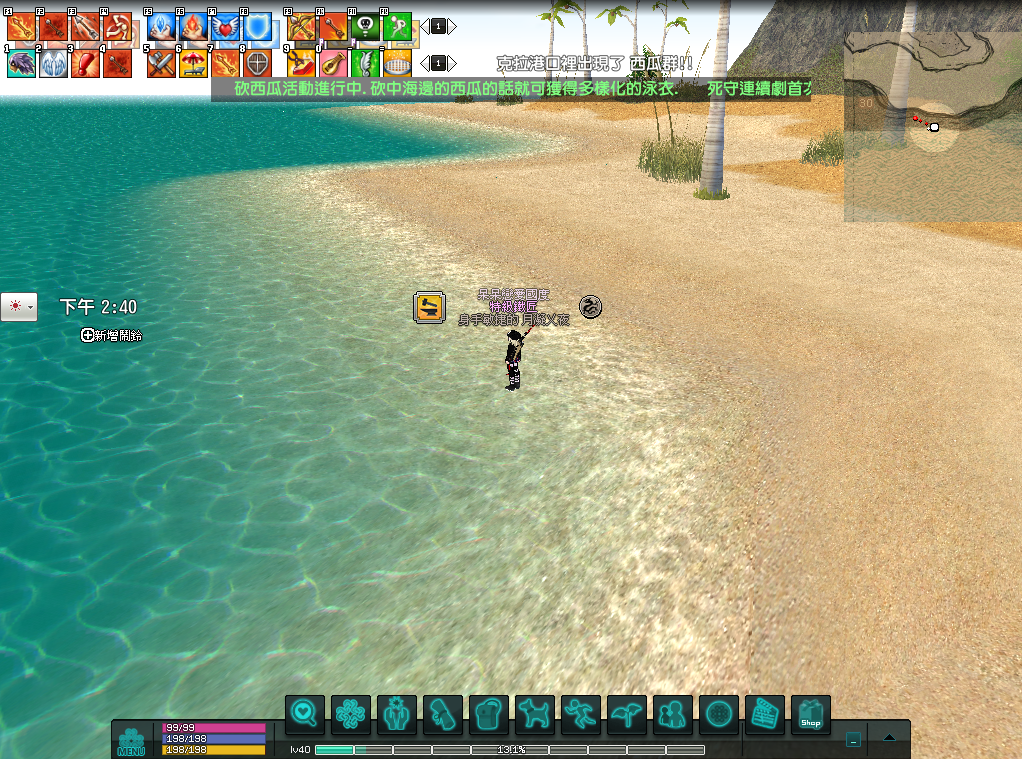Open the MENU button
The image size is (1022, 759).
[131, 741]
